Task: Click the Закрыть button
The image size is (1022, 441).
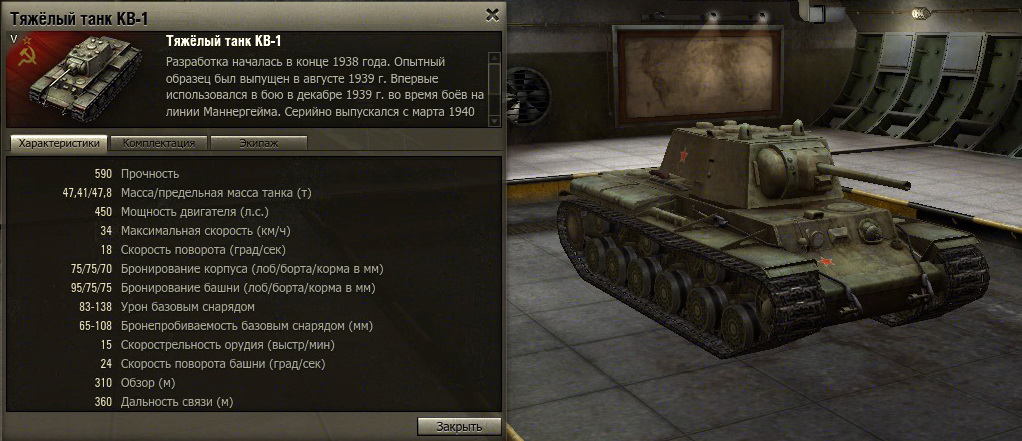Action: click(459, 426)
